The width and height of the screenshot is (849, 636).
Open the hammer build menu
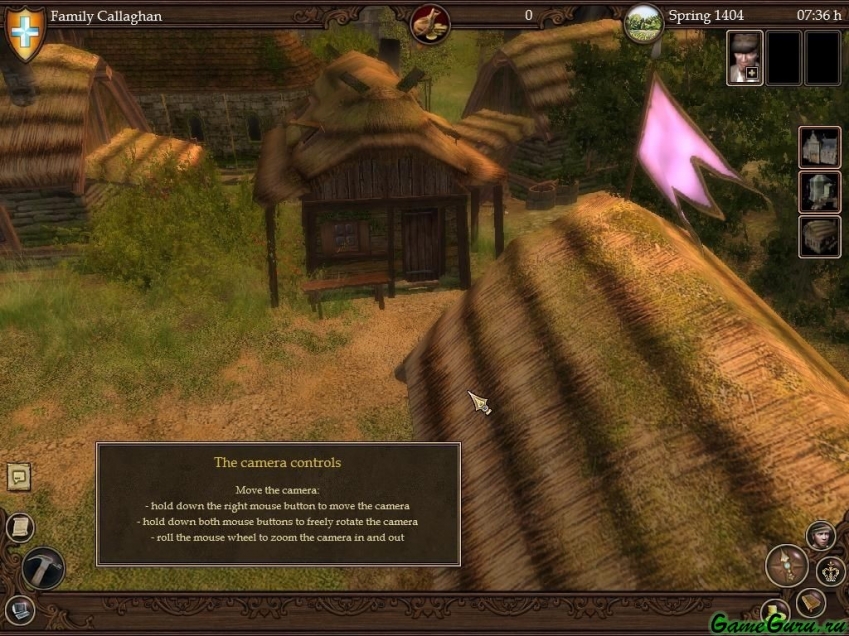click(x=43, y=568)
